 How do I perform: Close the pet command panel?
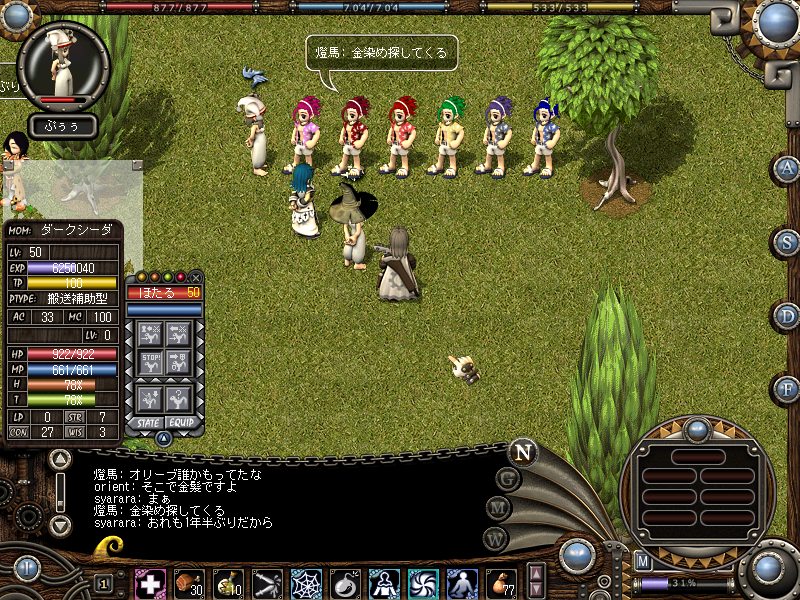click(x=196, y=277)
